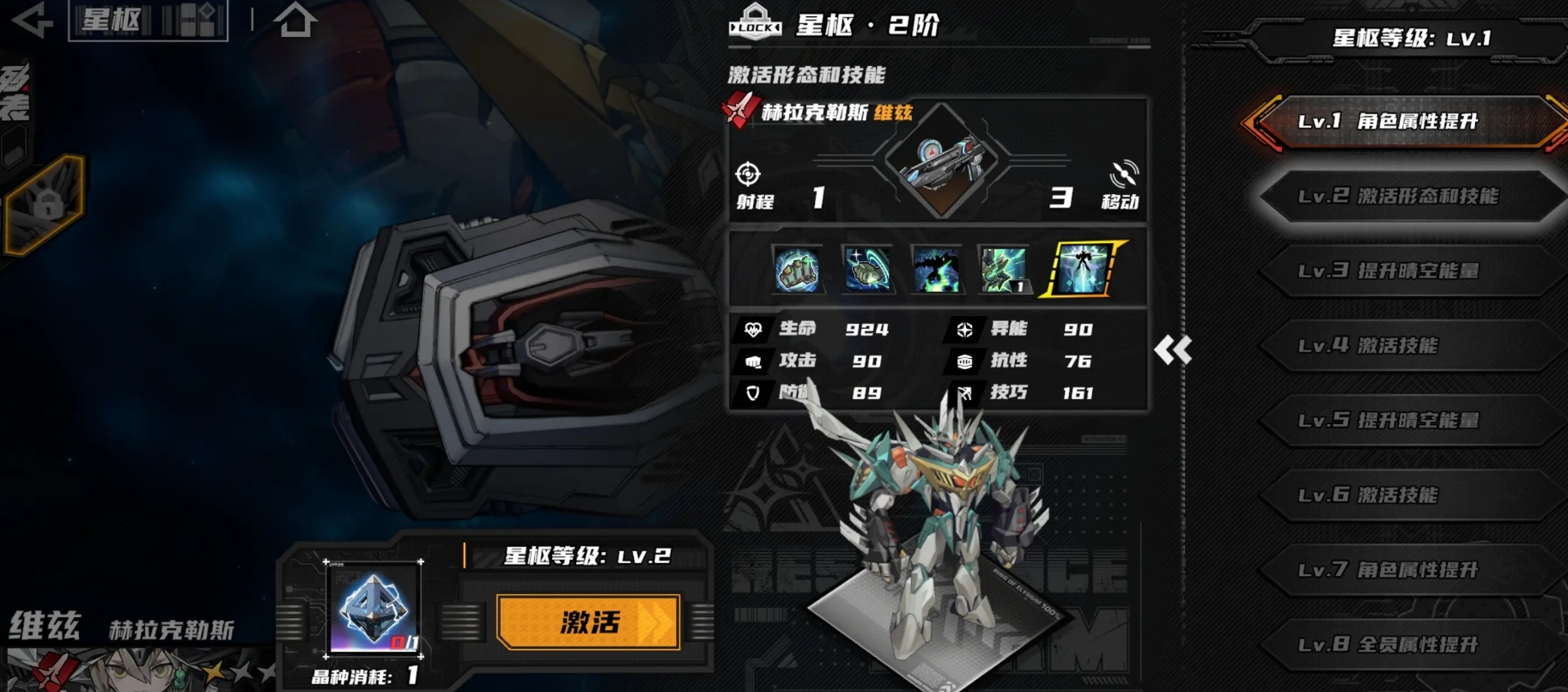Select the punch-with-ring second skill icon

click(867, 270)
